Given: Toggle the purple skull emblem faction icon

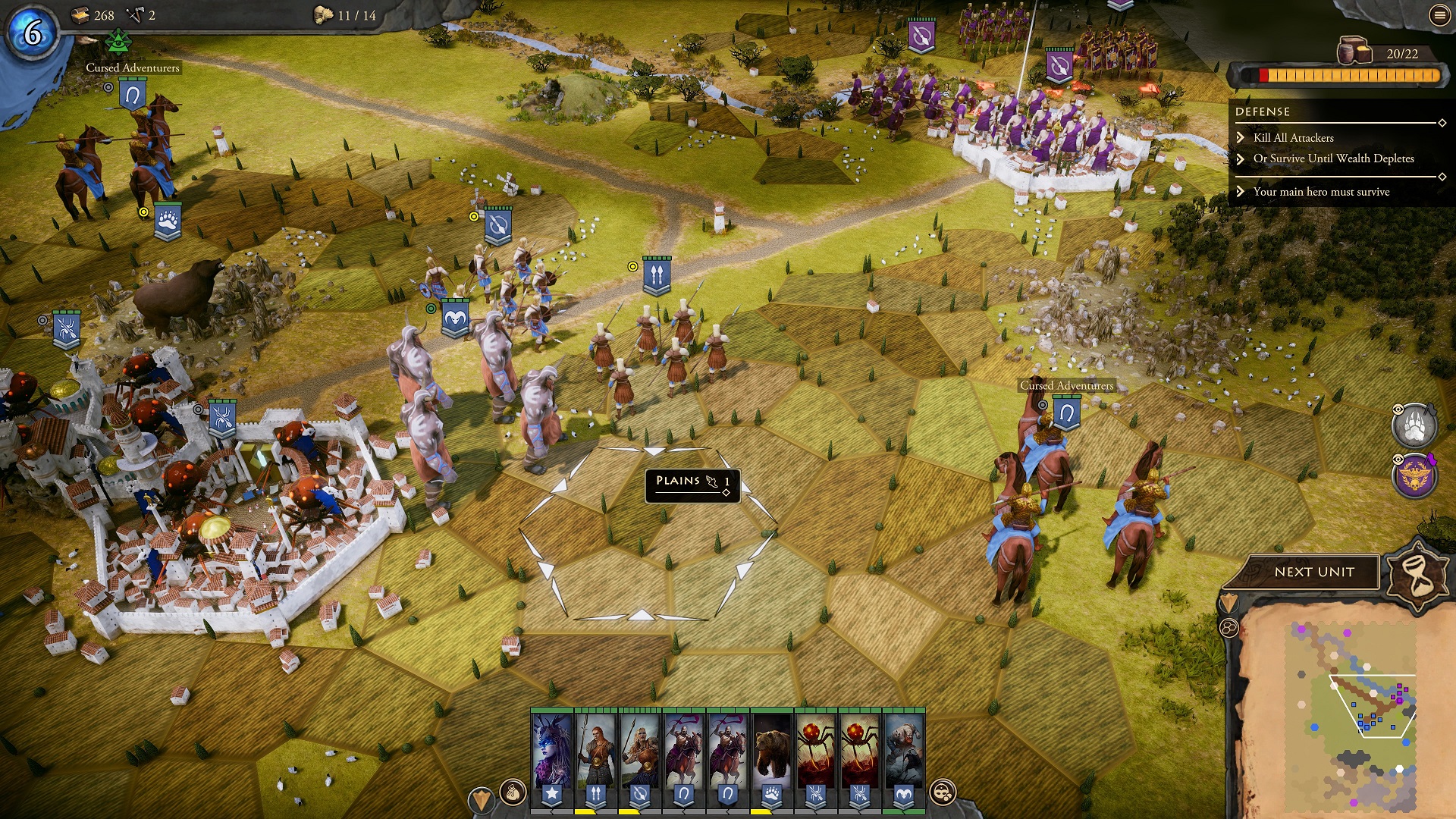Looking at the screenshot, I should (x=1414, y=476).
